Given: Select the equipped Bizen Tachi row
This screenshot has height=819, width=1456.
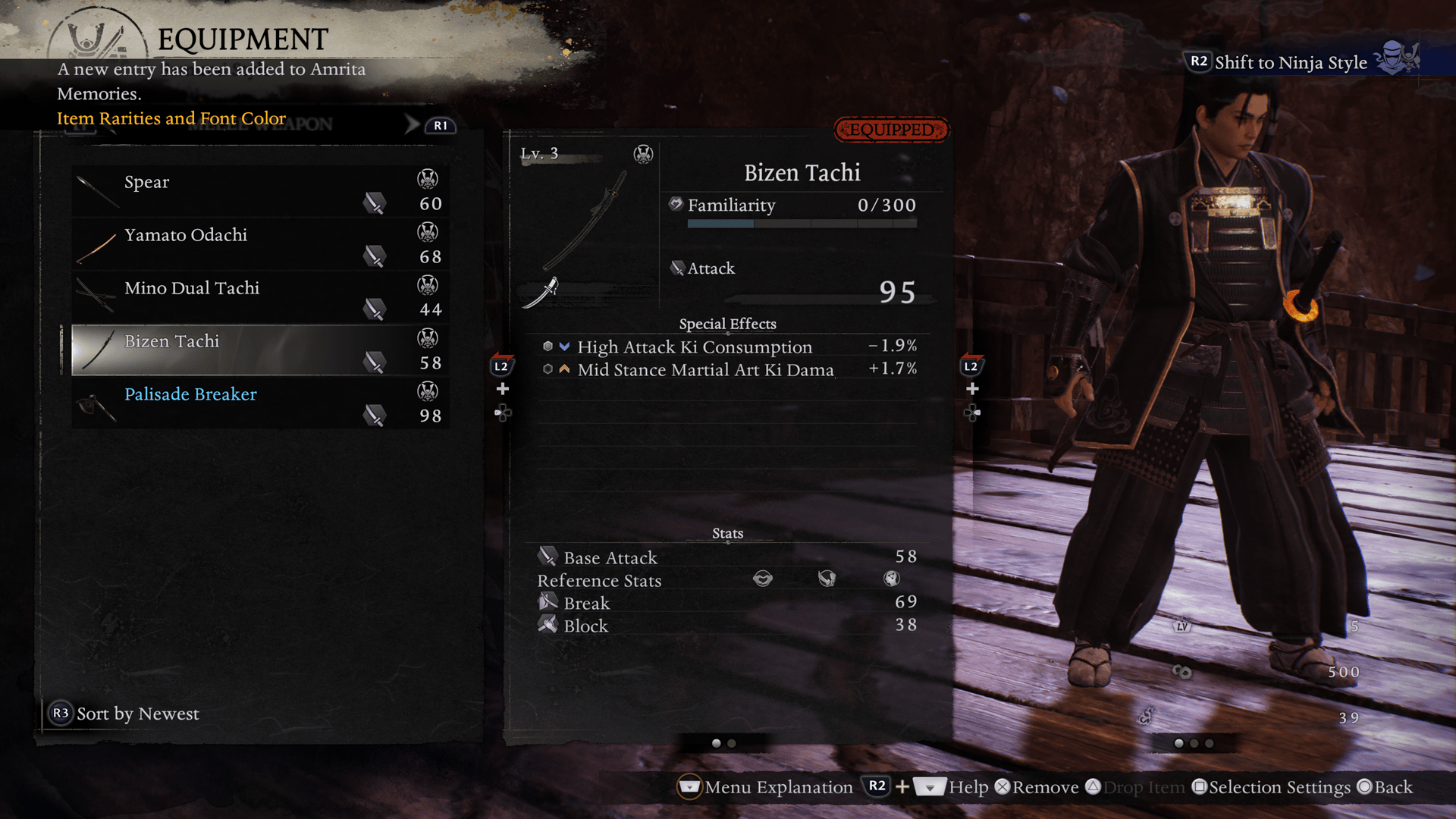Looking at the screenshot, I should pyautogui.click(x=260, y=350).
